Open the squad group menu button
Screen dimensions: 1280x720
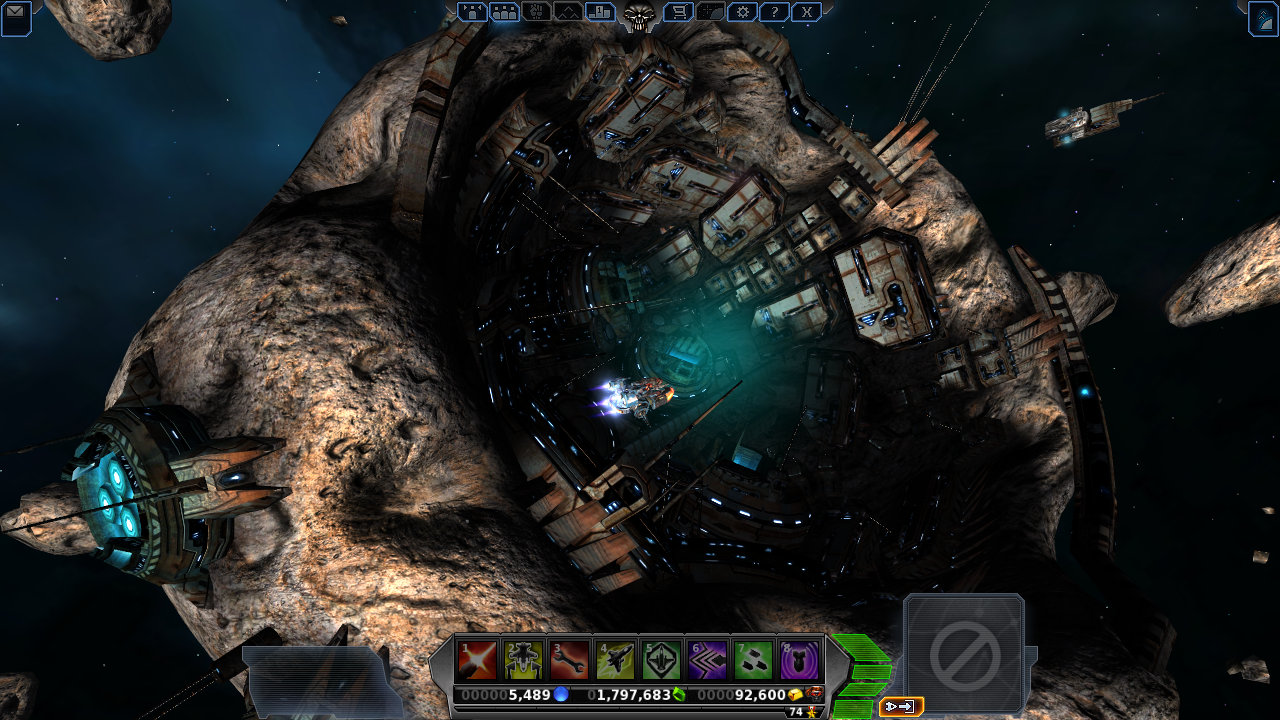coord(473,12)
